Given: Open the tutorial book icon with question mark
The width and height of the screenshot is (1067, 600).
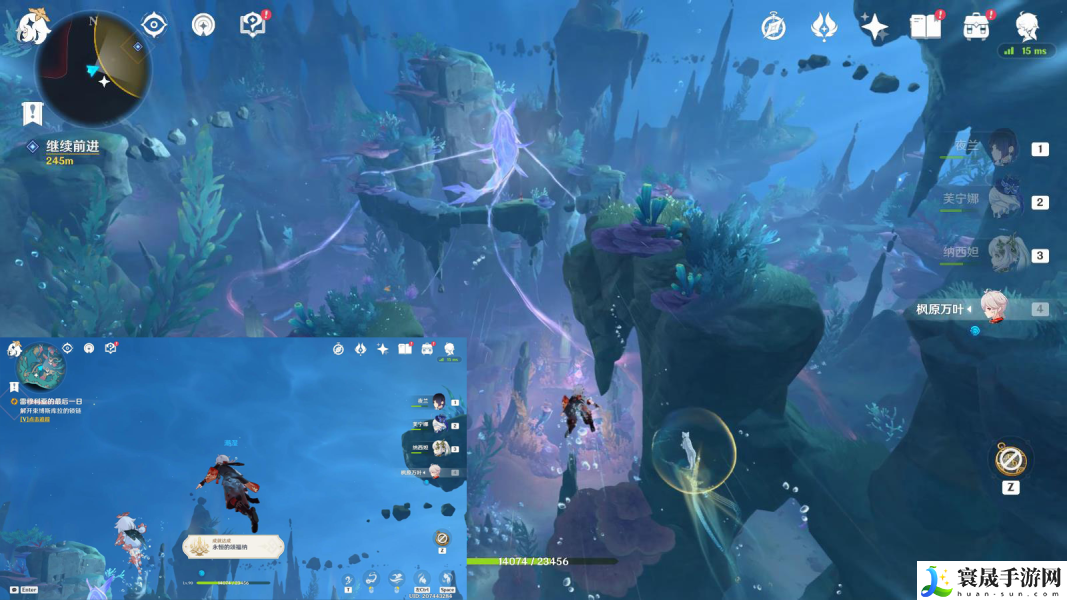Looking at the screenshot, I should (x=254, y=24).
